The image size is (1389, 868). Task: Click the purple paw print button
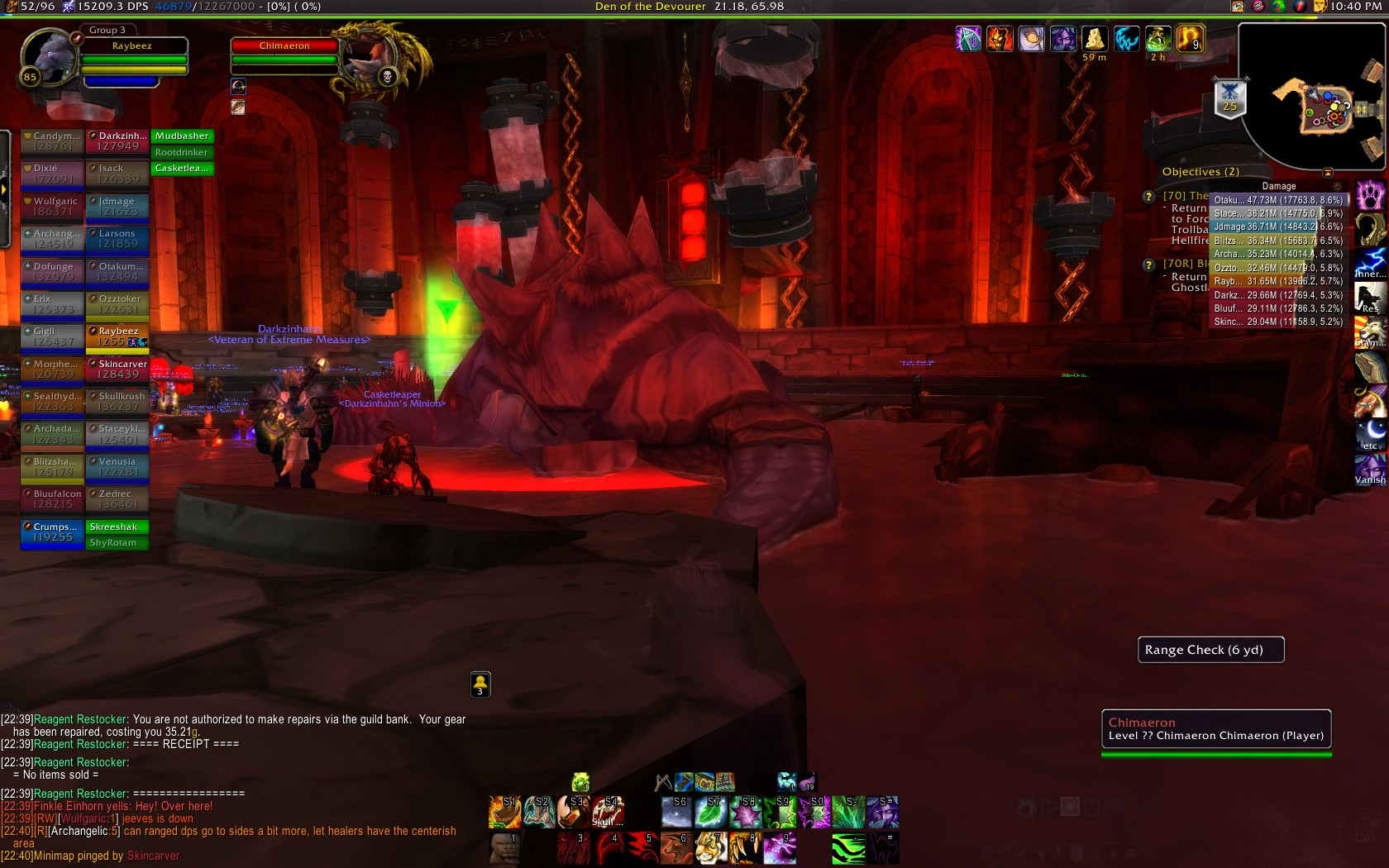[1370, 196]
